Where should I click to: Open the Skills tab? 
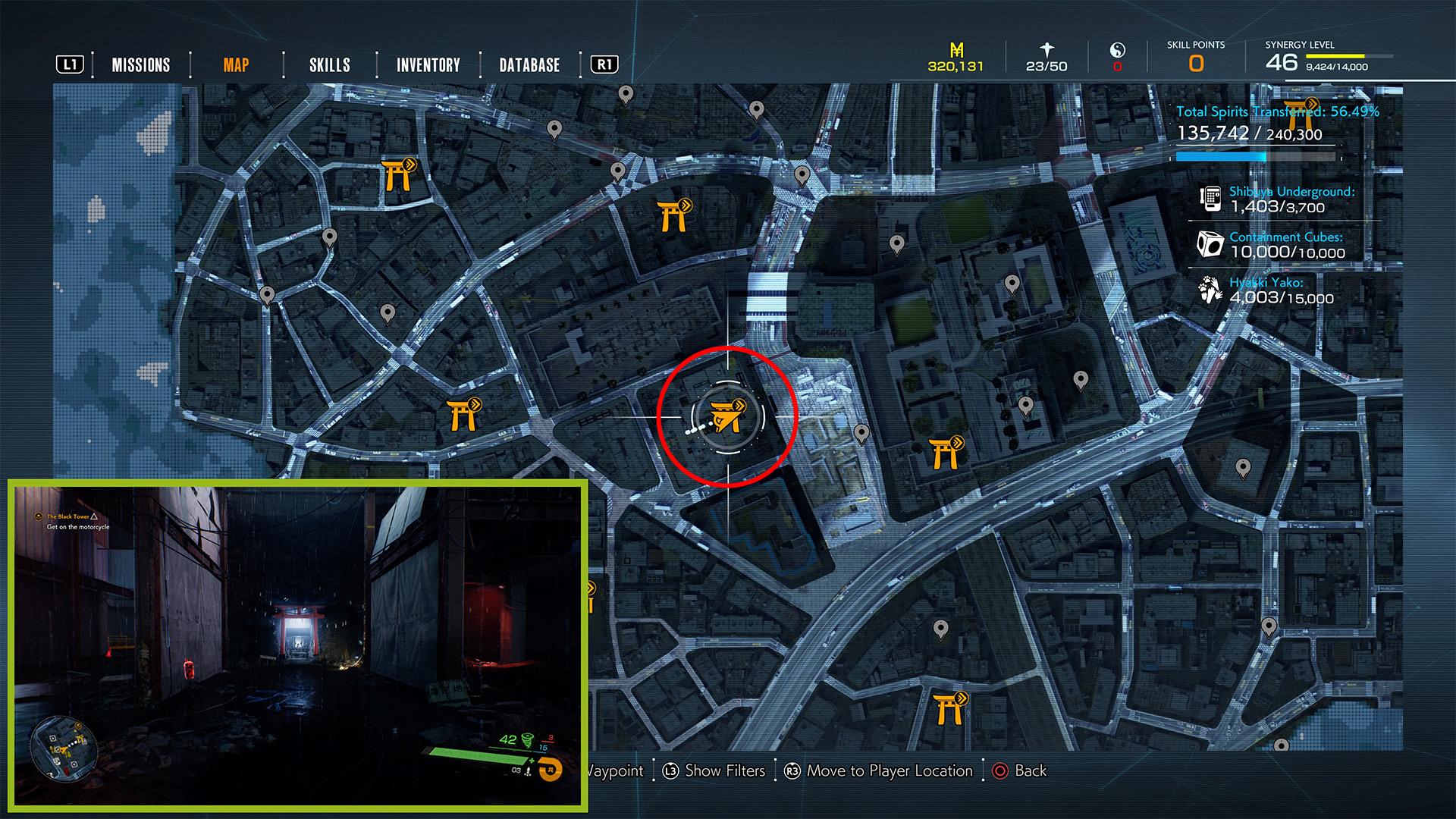tap(330, 65)
